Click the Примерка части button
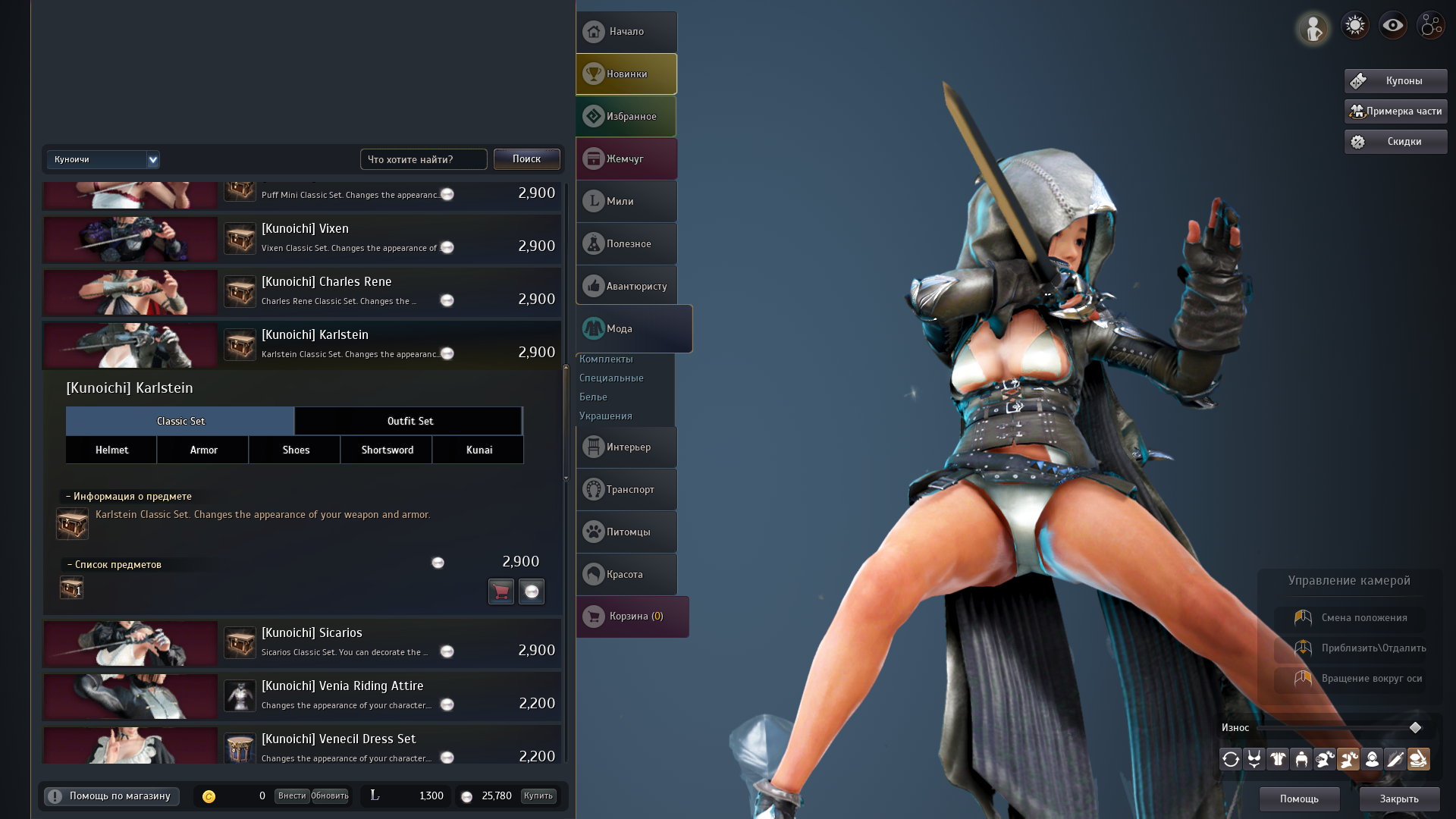Screen dimensions: 1456x819 1395,111
